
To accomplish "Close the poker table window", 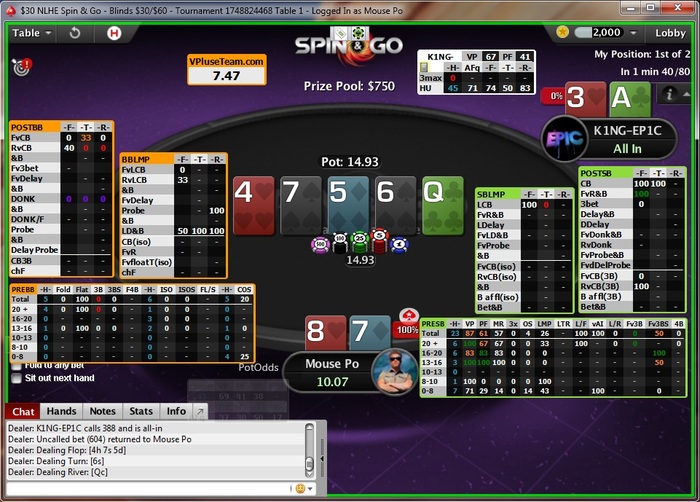I will [684, 9].
